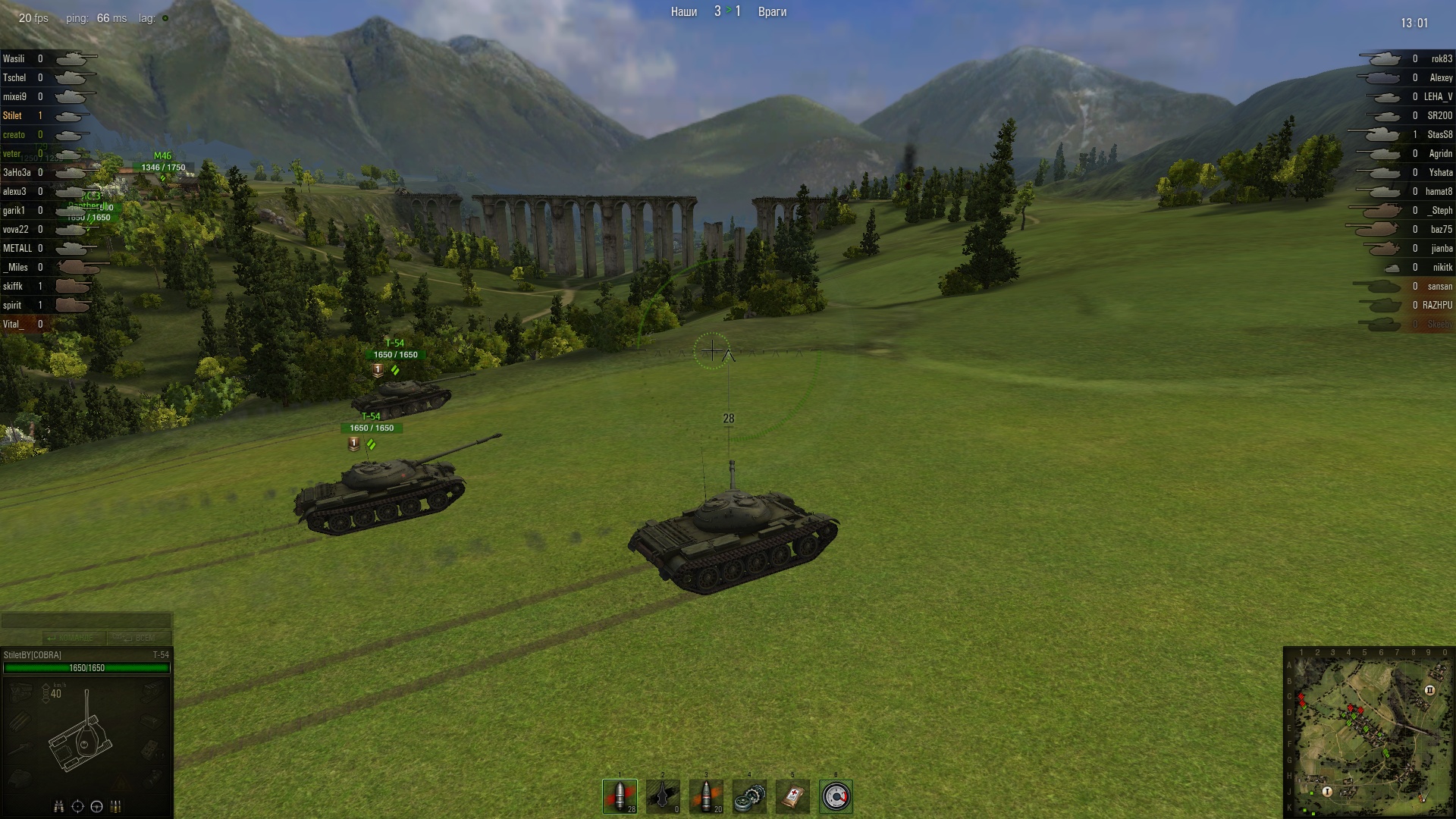Use the first aid kit consumable
Image resolution: width=1456 pixels, height=819 pixels.
pos(792,796)
